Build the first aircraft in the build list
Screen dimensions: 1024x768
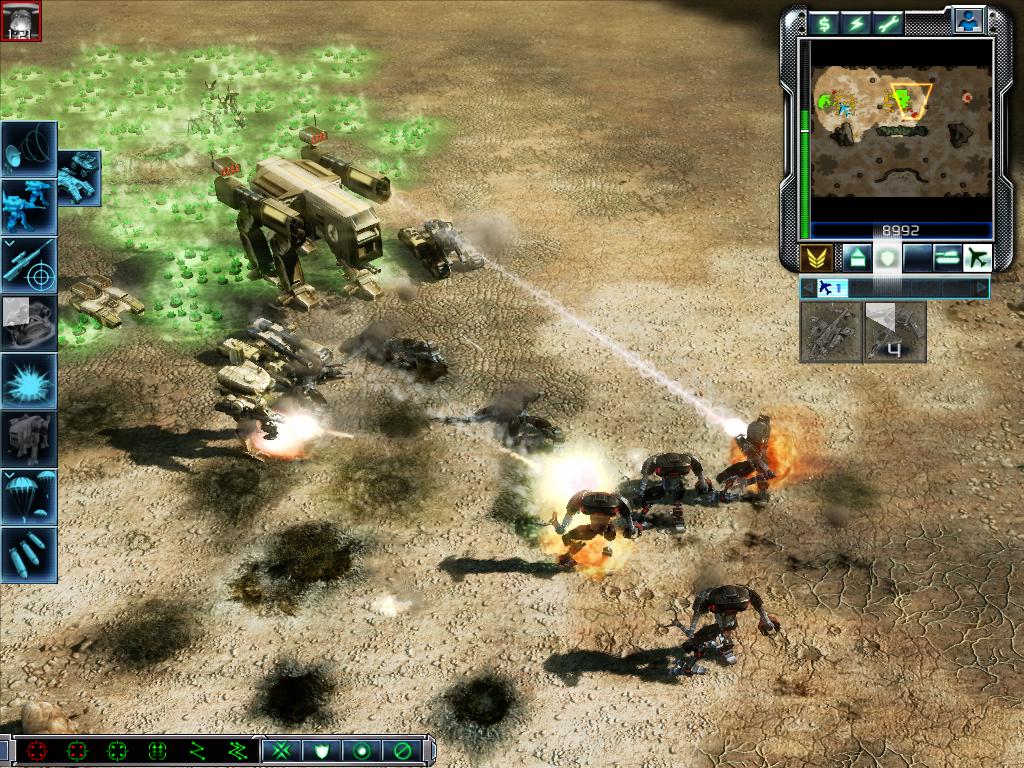(831, 331)
